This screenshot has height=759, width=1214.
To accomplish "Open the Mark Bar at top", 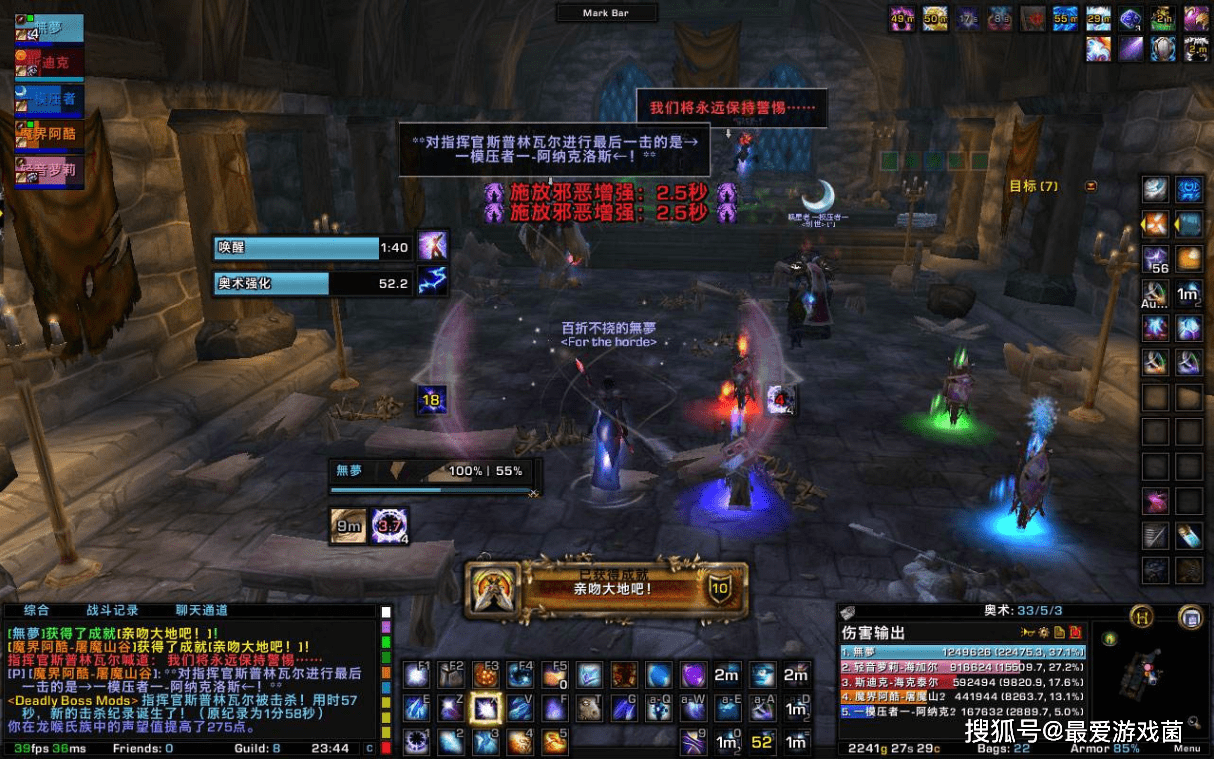I will click(607, 13).
